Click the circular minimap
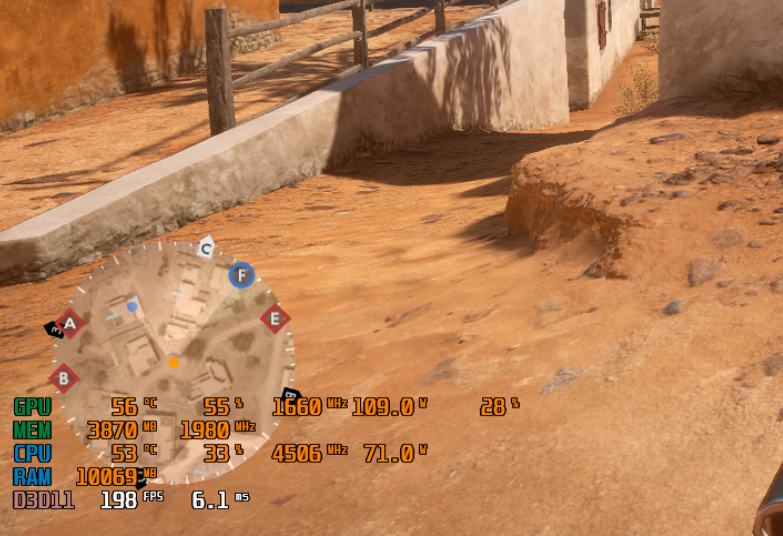The width and height of the screenshot is (783, 536). pos(175,360)
